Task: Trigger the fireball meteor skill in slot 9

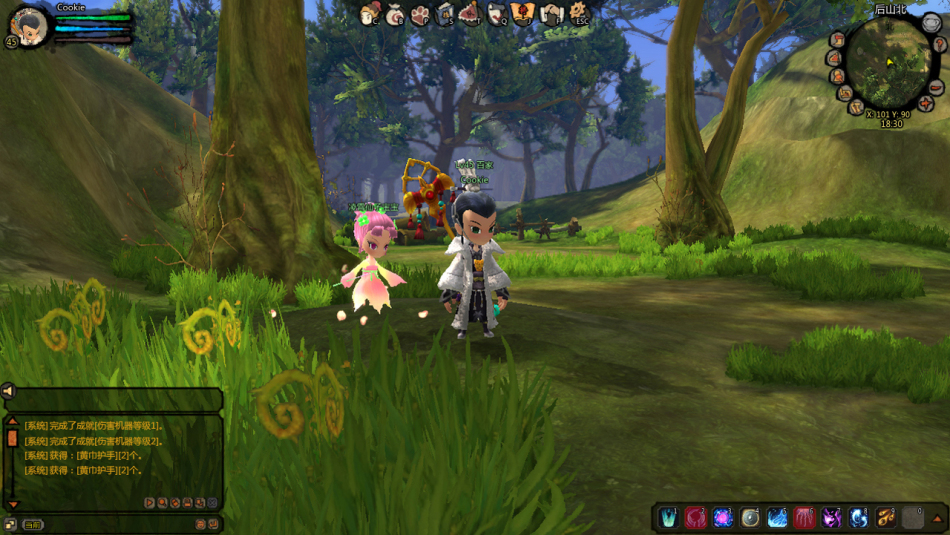Action: pyautogui.click(x=885, y=517)
